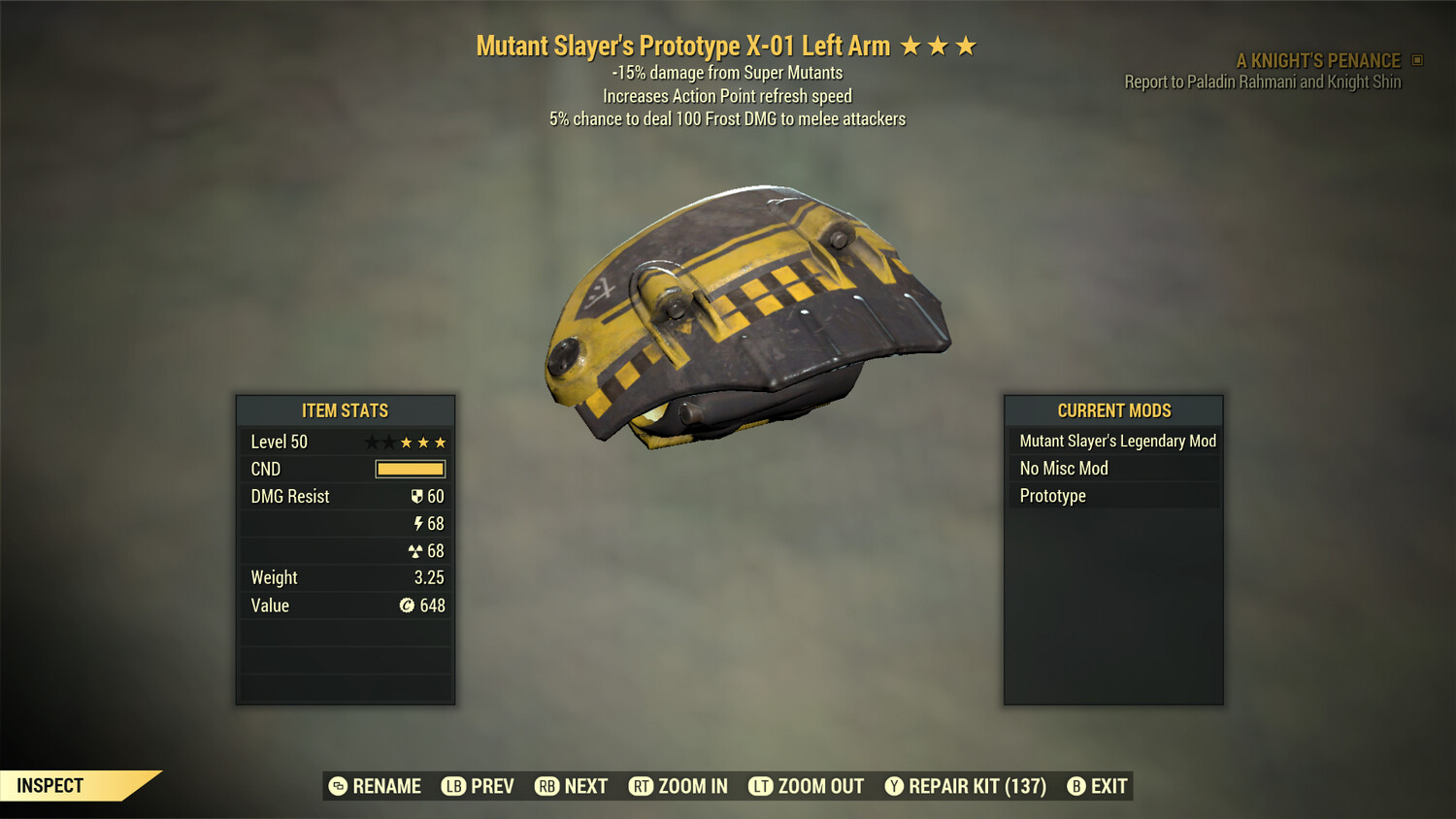The width and height of the screenshot is (1456, 819).
Task: Click the LT Zoom Out controller icon
Action: 759,786
